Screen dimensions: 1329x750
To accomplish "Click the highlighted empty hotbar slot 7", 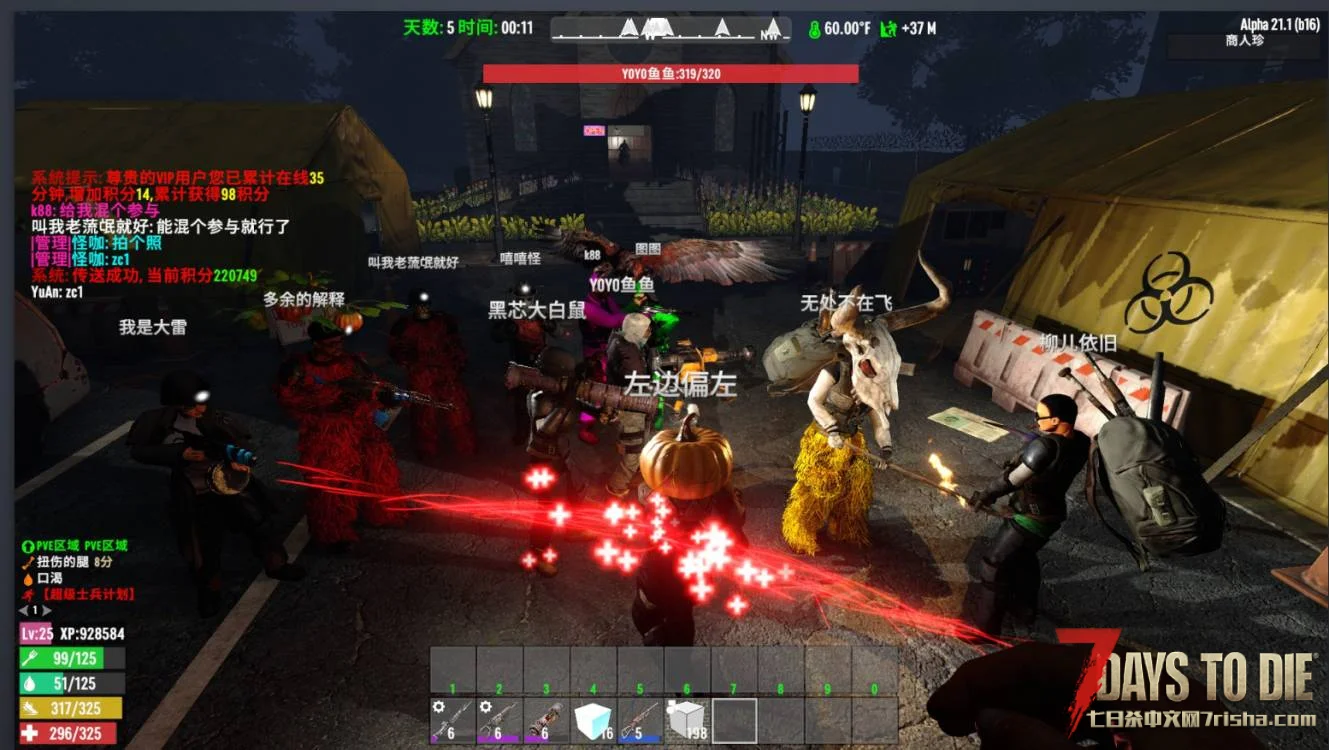I will pyautogui.click(x=734, y=720).
